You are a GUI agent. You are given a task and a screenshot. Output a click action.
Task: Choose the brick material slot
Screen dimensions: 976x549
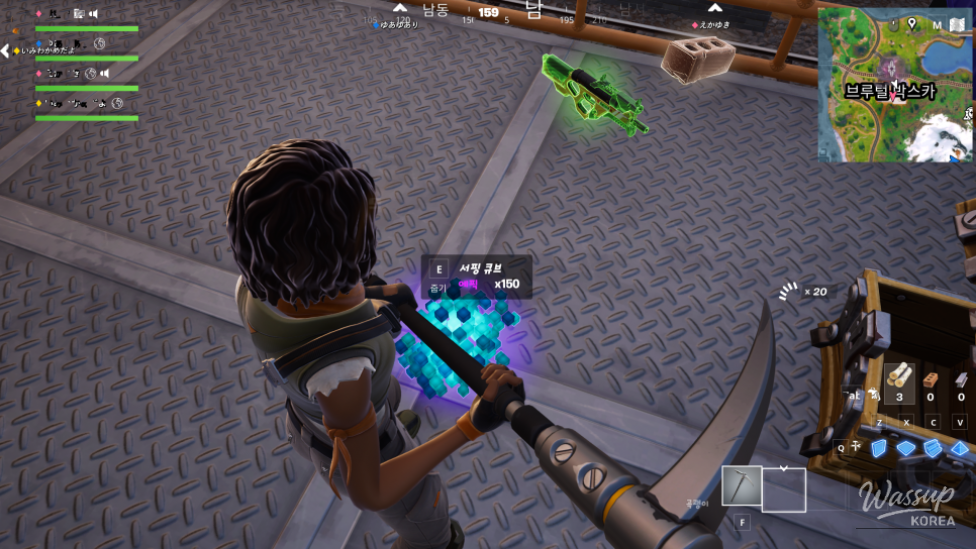pyautogui.click(x=930, y=379)
